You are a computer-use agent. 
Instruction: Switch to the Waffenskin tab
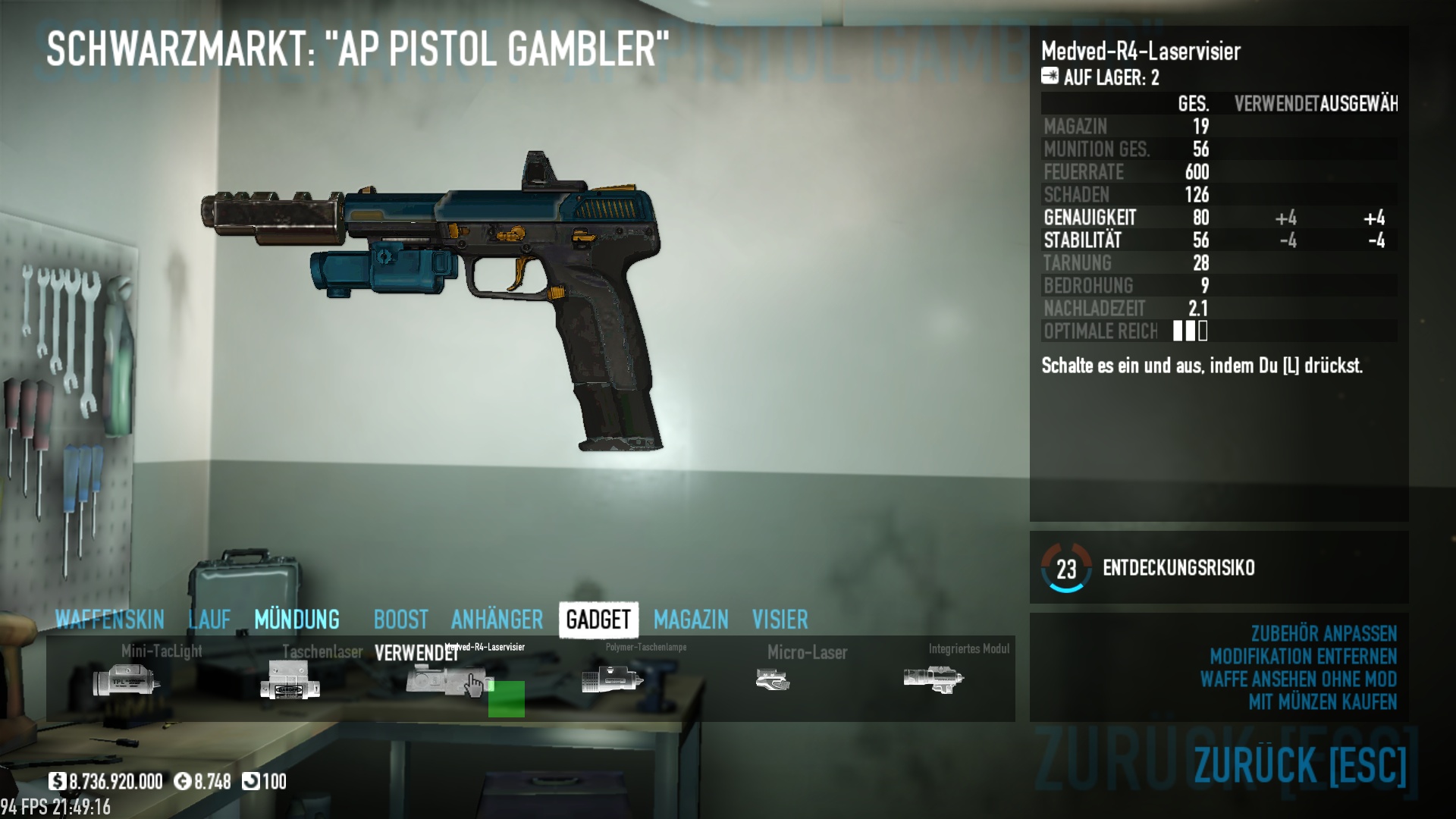(110, 620)
